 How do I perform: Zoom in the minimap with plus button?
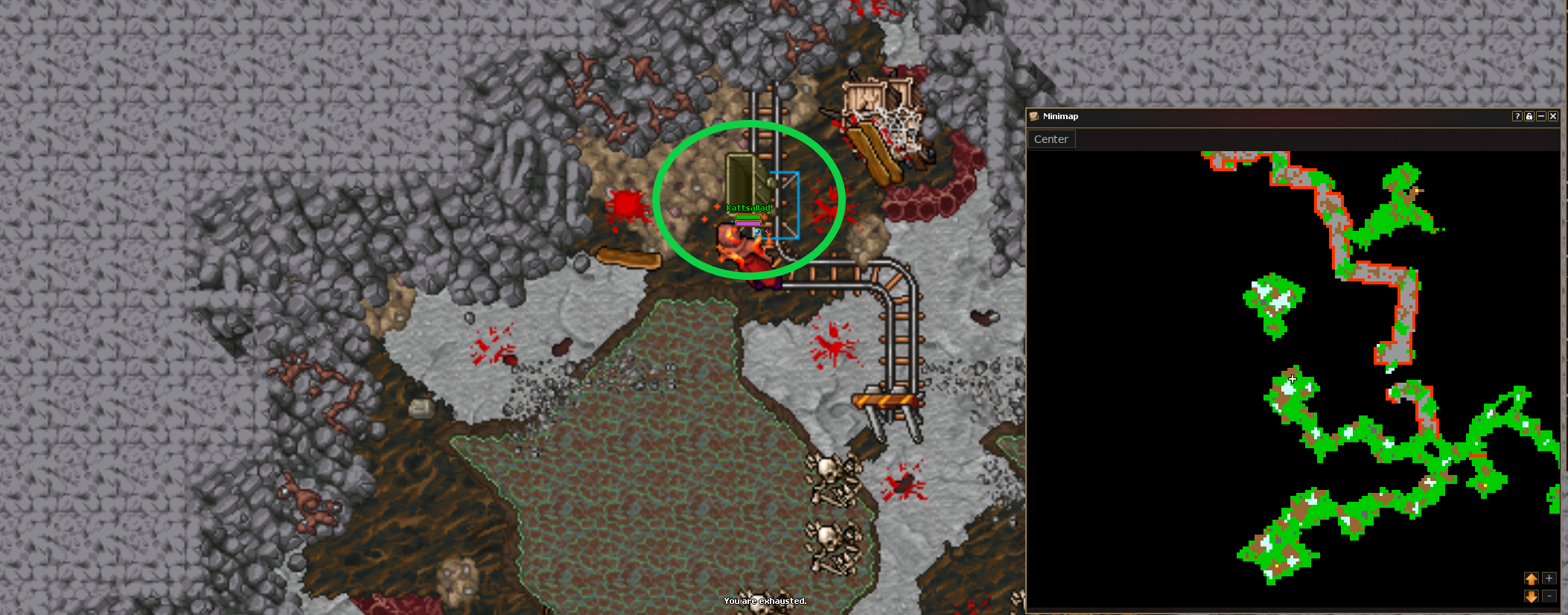[1549, 579]
